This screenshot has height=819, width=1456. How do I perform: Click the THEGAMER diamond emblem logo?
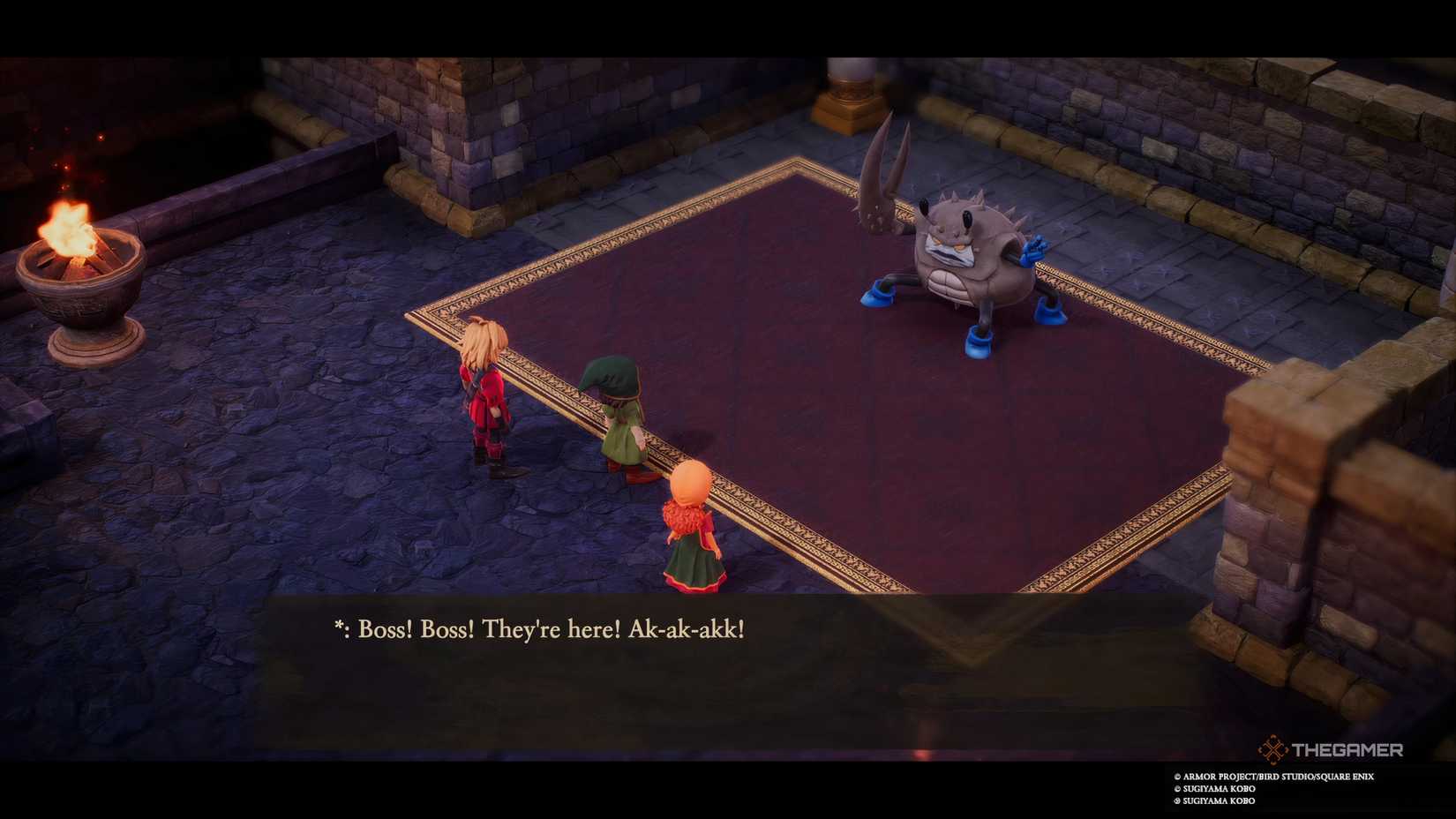pyautogui.click(x=1271, y=750)
